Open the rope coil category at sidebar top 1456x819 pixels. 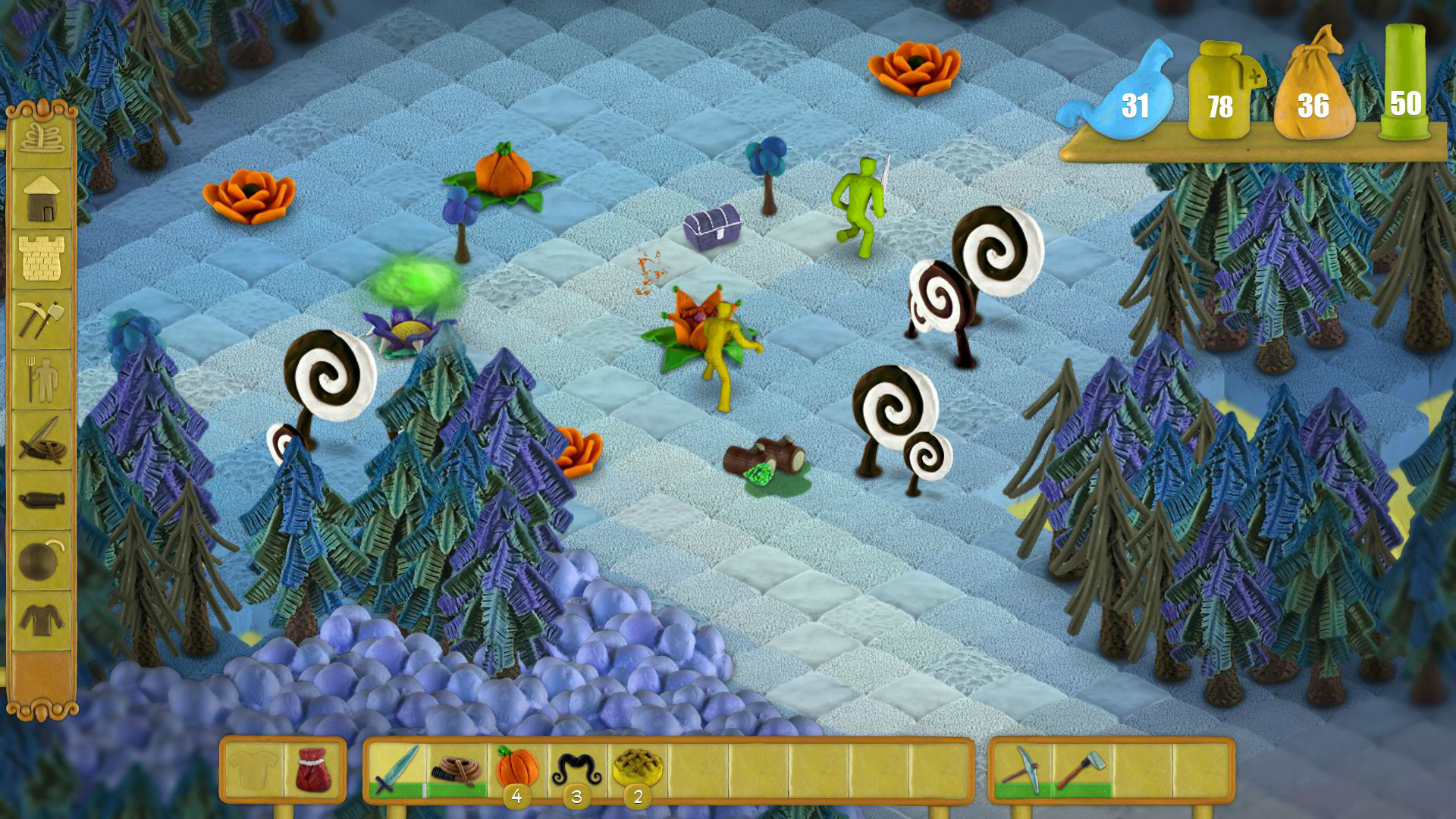tap(42, 138)
